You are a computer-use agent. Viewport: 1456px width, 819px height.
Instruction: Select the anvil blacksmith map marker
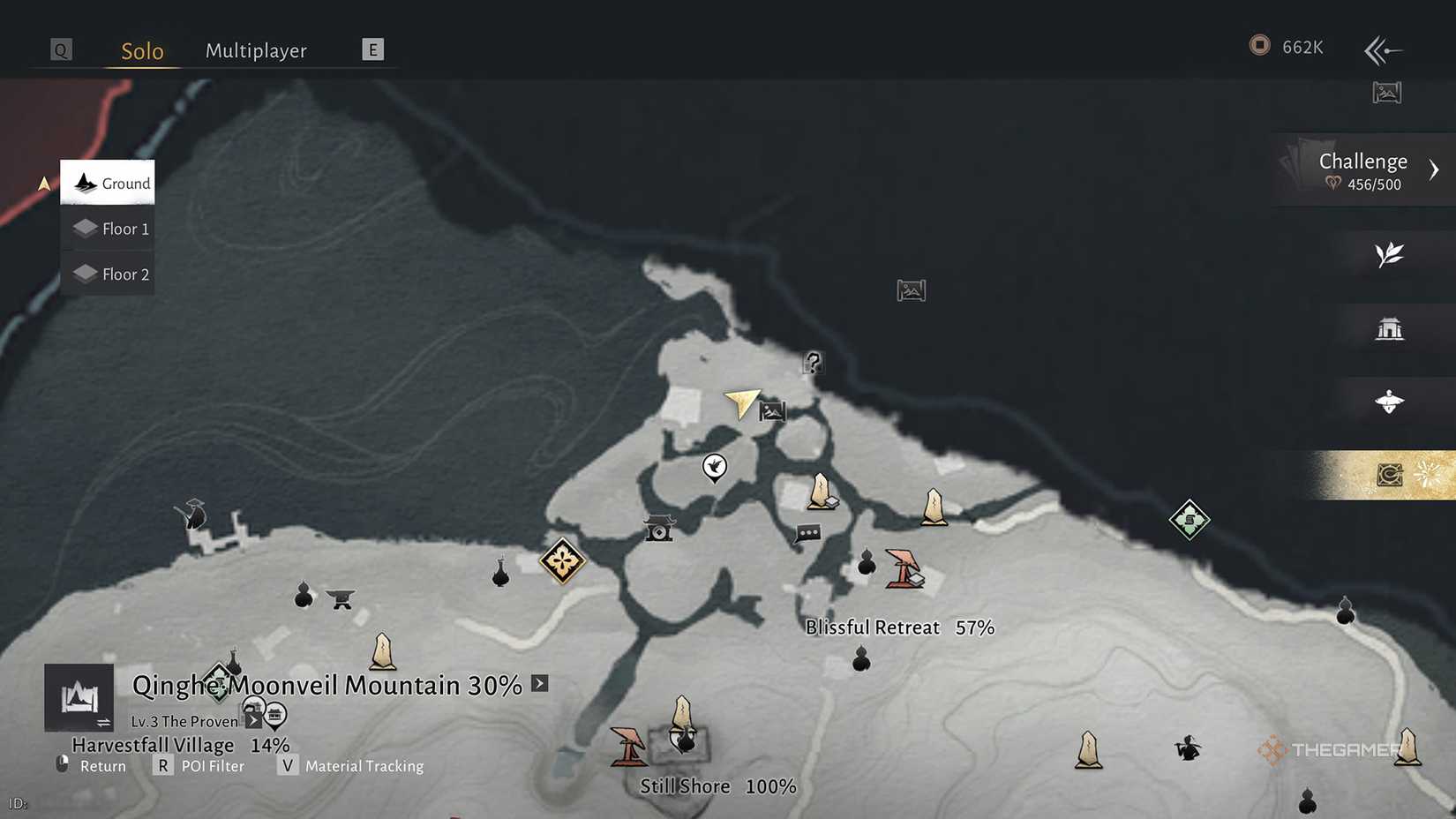tap(340, 599)
